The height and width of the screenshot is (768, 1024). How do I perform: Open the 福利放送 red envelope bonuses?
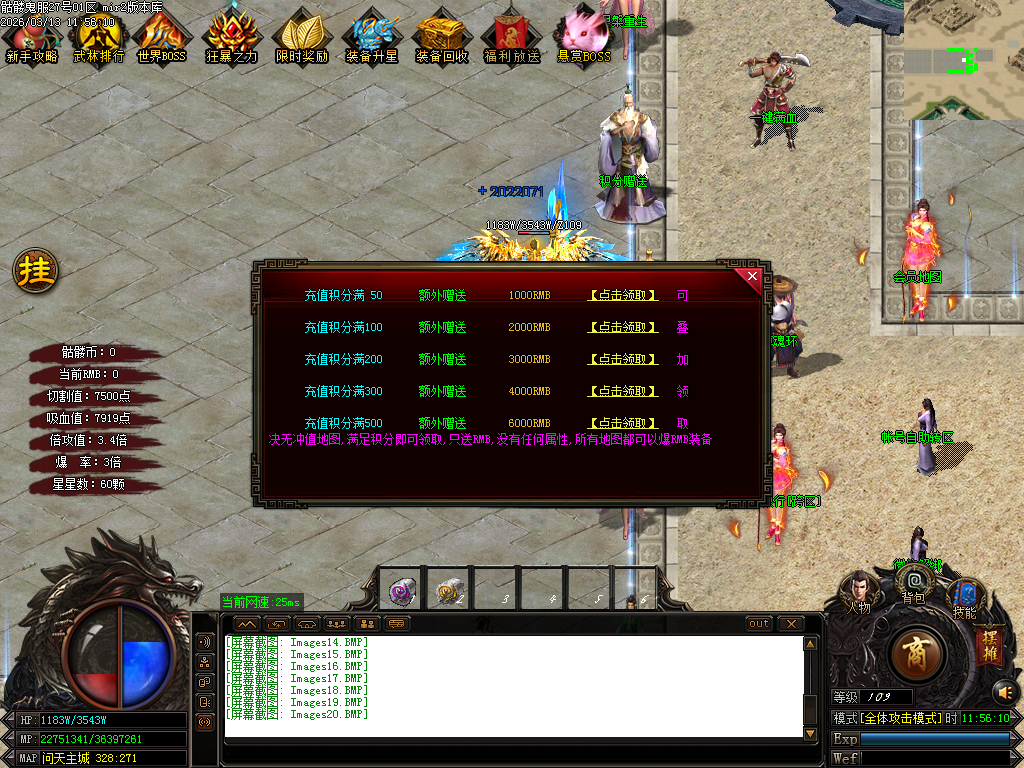[511, 38]
